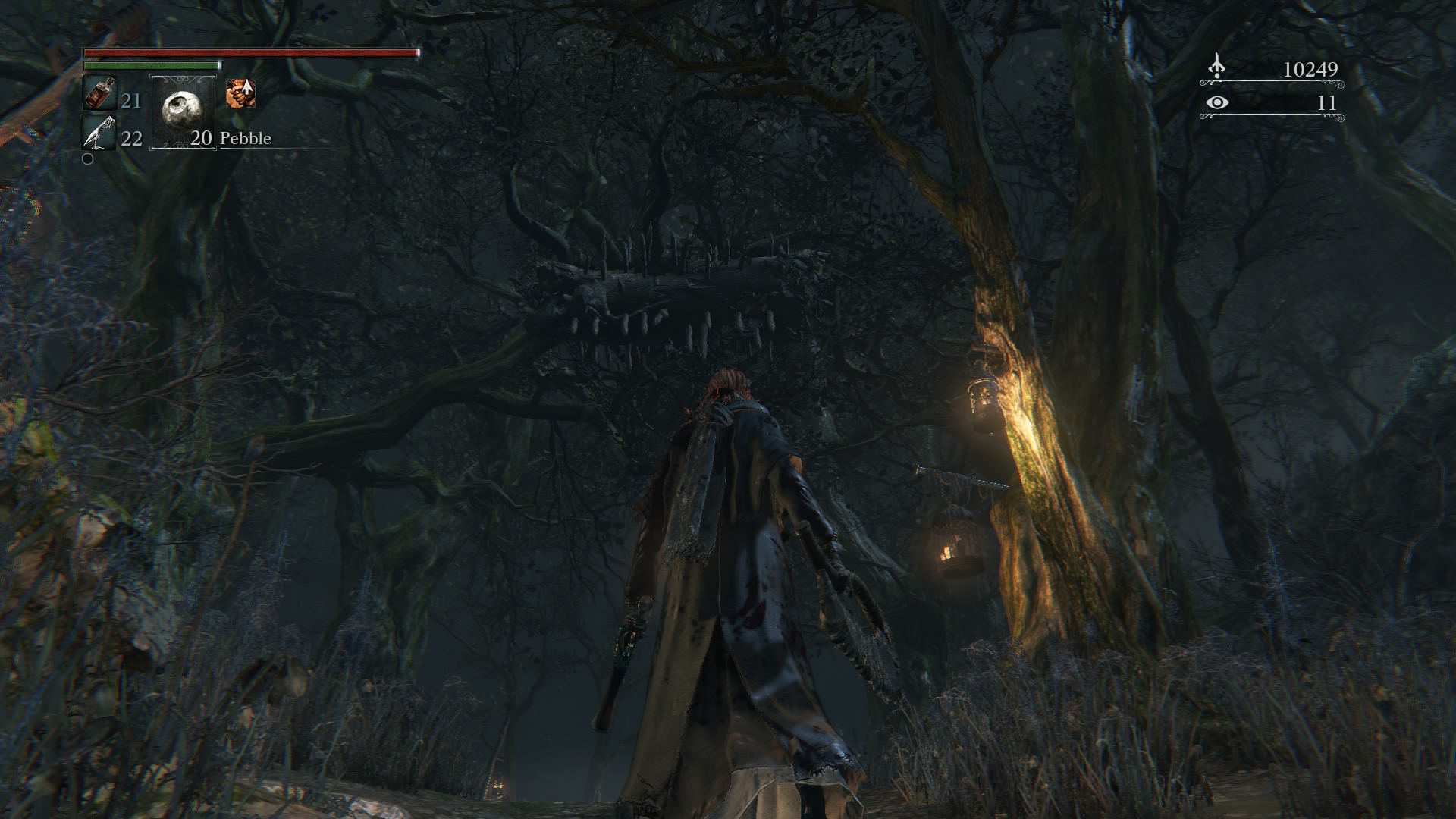
Task: Click the orange fist buff icon
Action: 240,93
